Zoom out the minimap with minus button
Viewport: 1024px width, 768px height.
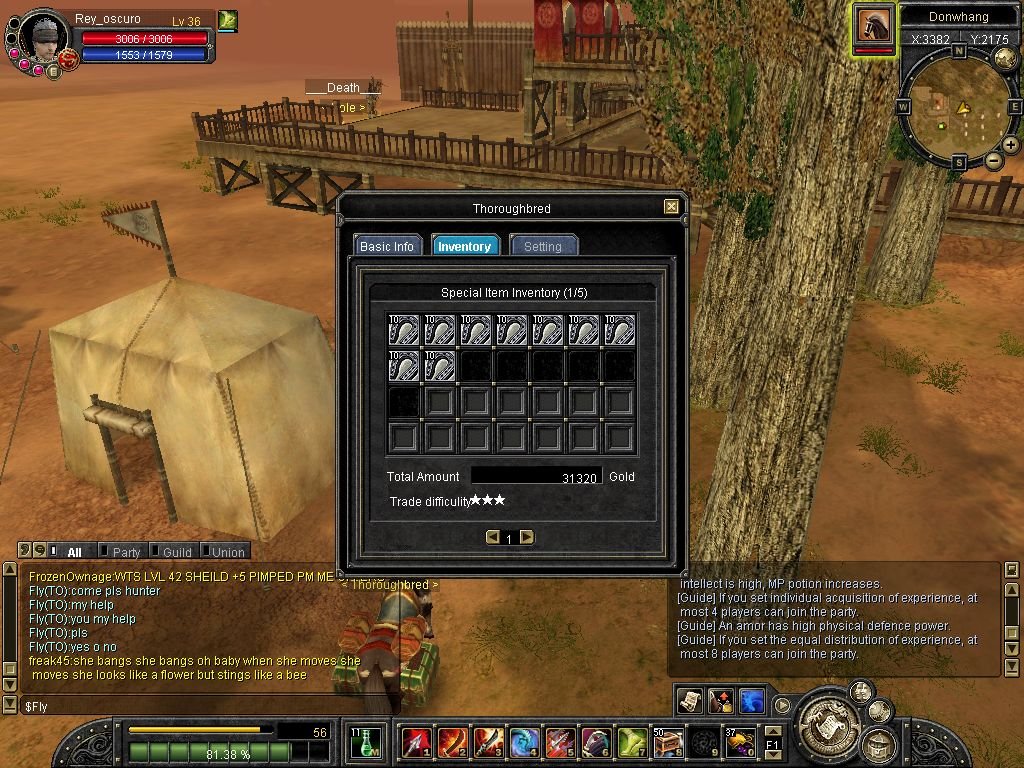(994, 161)
